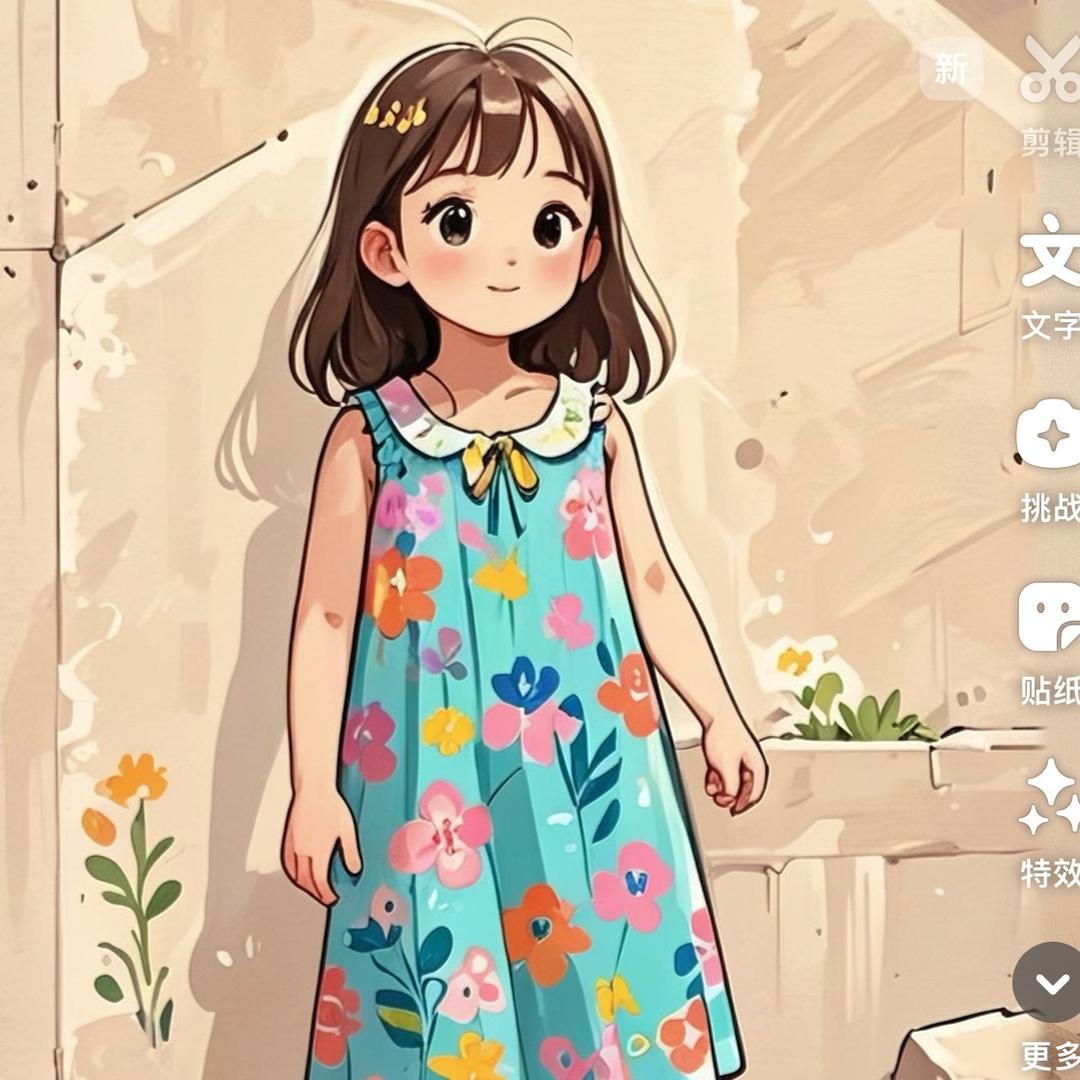Expand 更多 with the down arrow
This screenshot has height=1080, width=1080.
coord(1050,982)
